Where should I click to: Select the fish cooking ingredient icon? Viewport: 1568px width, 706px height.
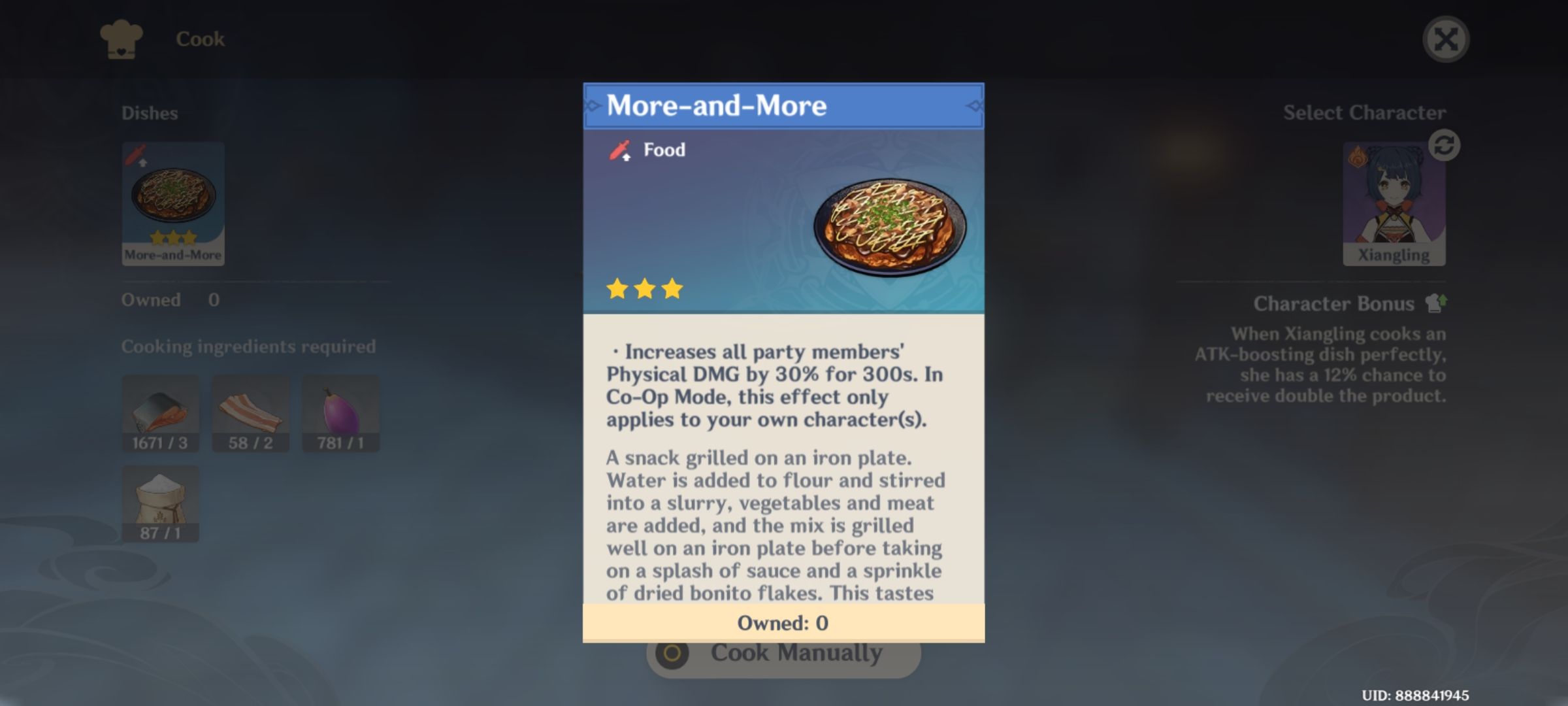pyautogui.click(x=160, y=412)
